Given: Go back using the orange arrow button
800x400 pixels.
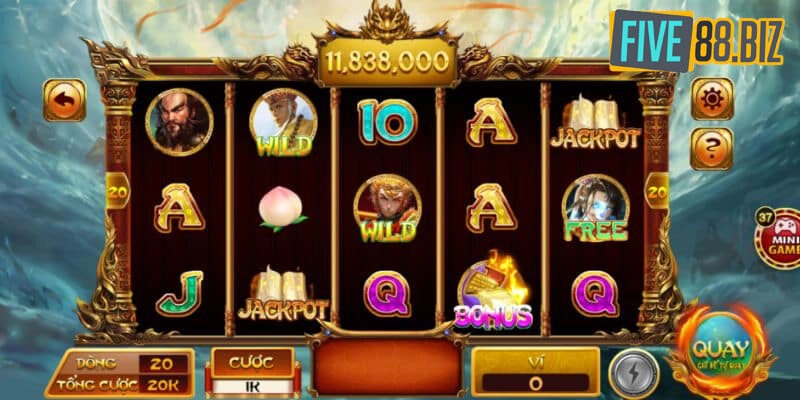Looking at the screenshot, I should 65,100.
